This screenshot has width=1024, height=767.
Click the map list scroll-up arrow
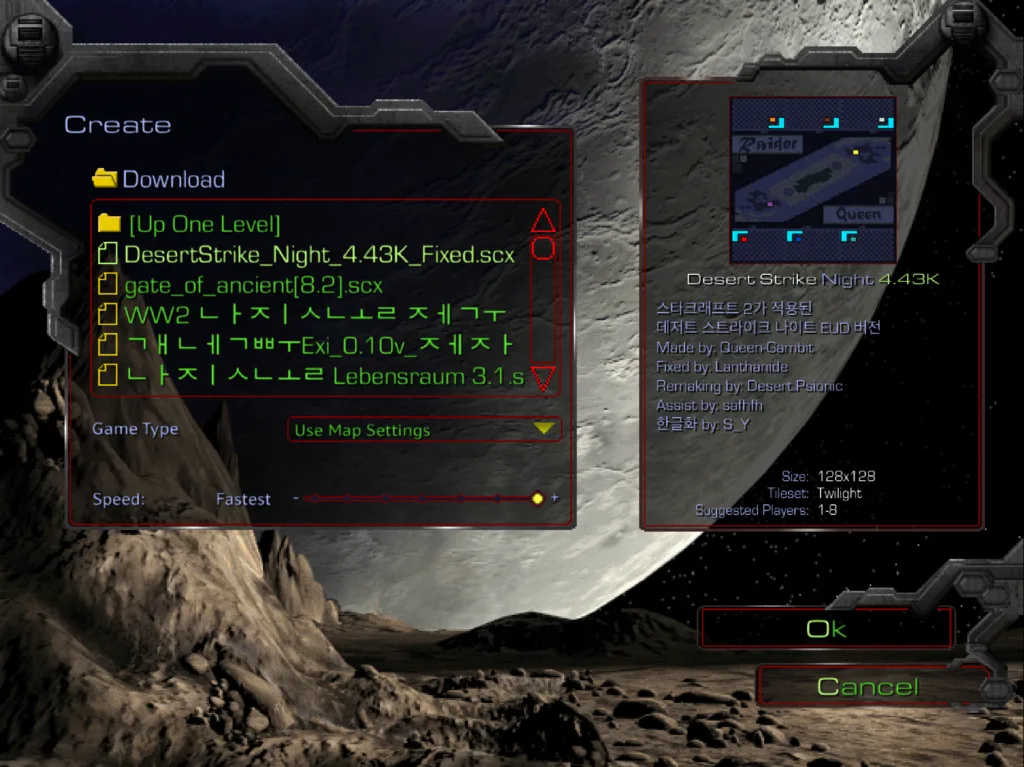pos(542,220)
